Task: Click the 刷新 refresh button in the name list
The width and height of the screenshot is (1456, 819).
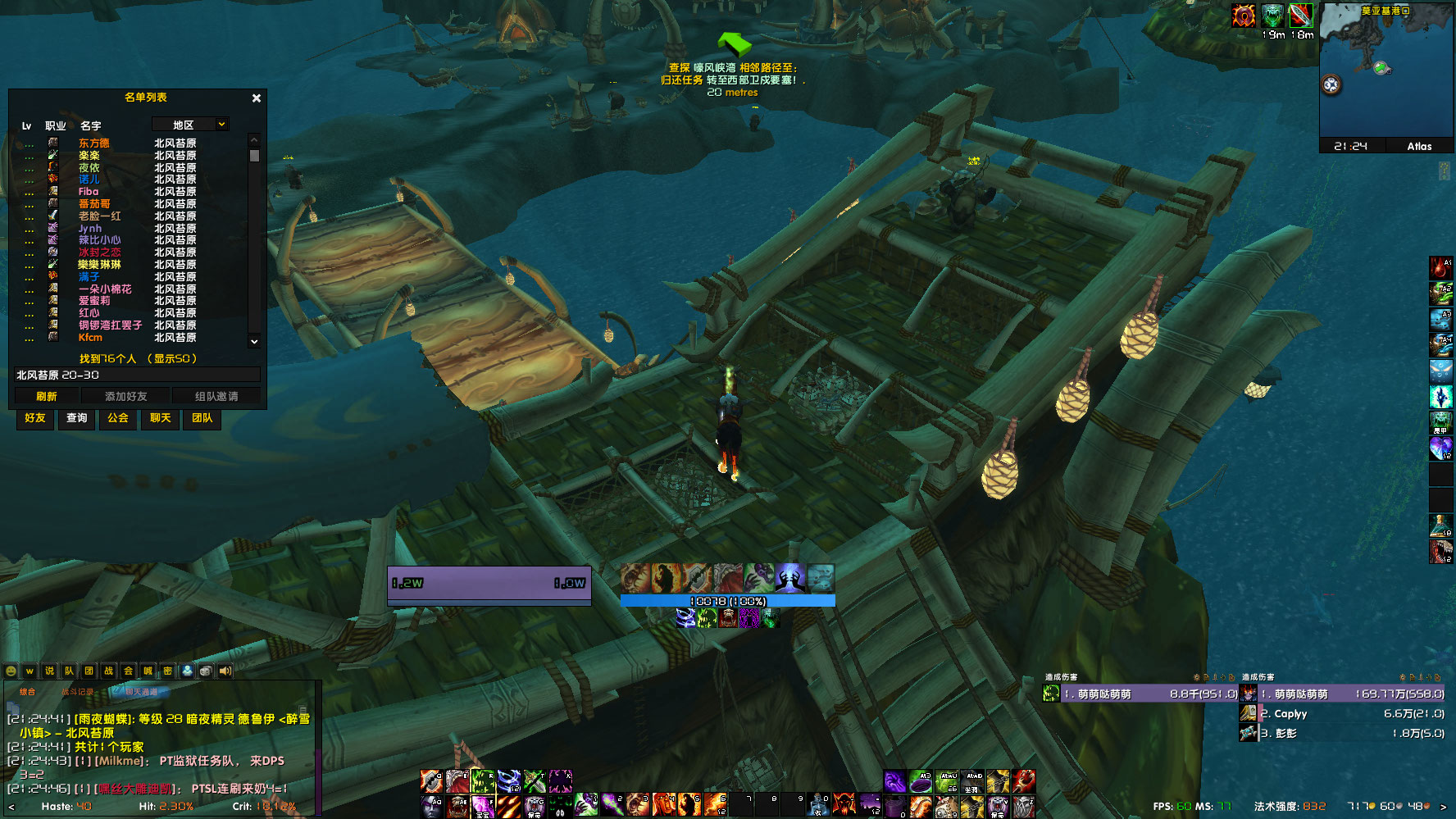Action: tap(47, 395)
